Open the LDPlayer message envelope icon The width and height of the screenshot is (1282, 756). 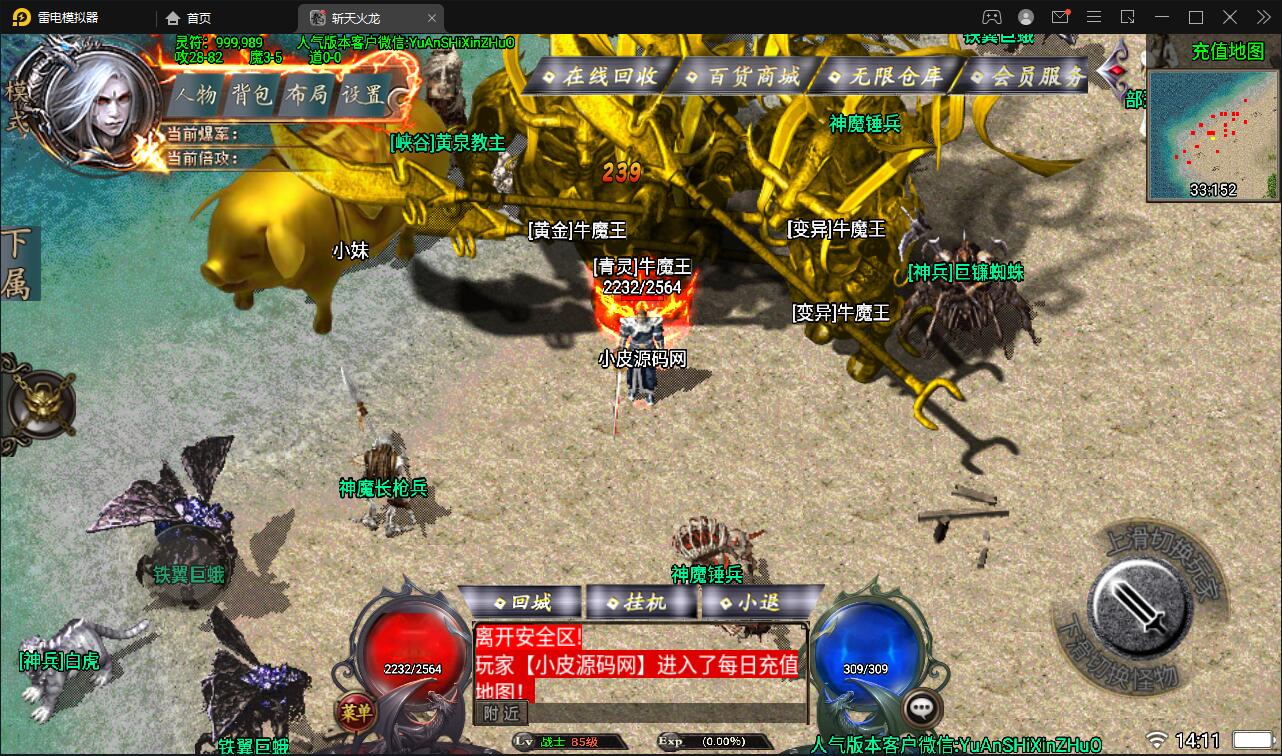pos(1060,17)
